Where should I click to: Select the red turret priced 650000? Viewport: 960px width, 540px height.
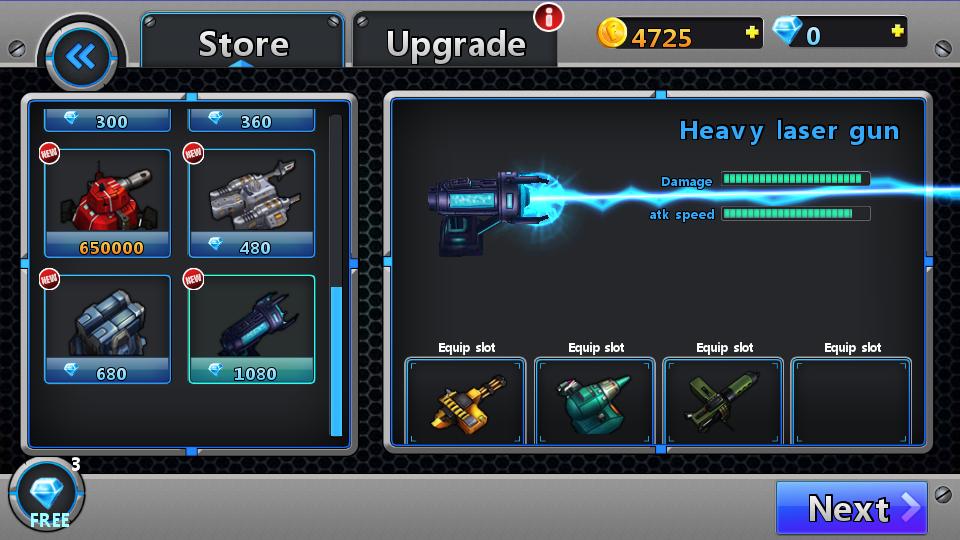107,203
